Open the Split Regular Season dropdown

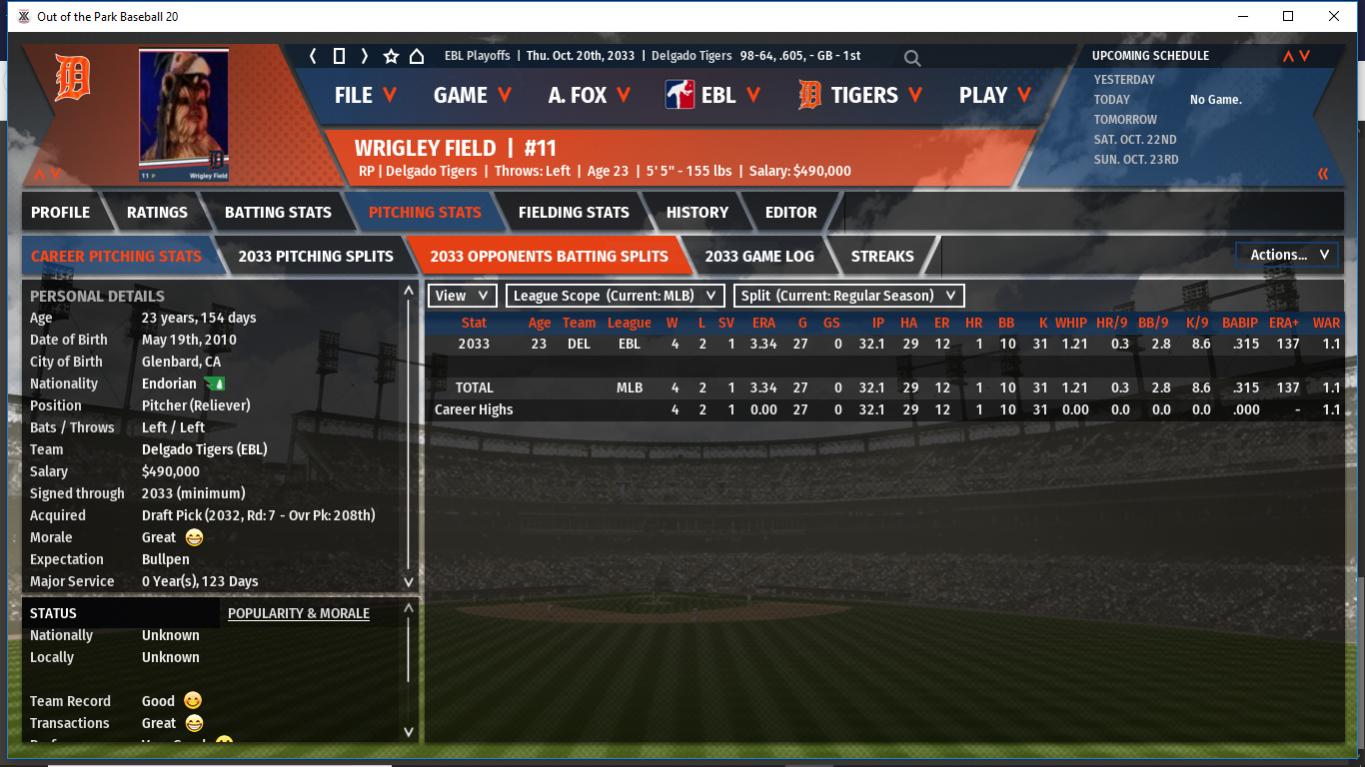[849, 296]
